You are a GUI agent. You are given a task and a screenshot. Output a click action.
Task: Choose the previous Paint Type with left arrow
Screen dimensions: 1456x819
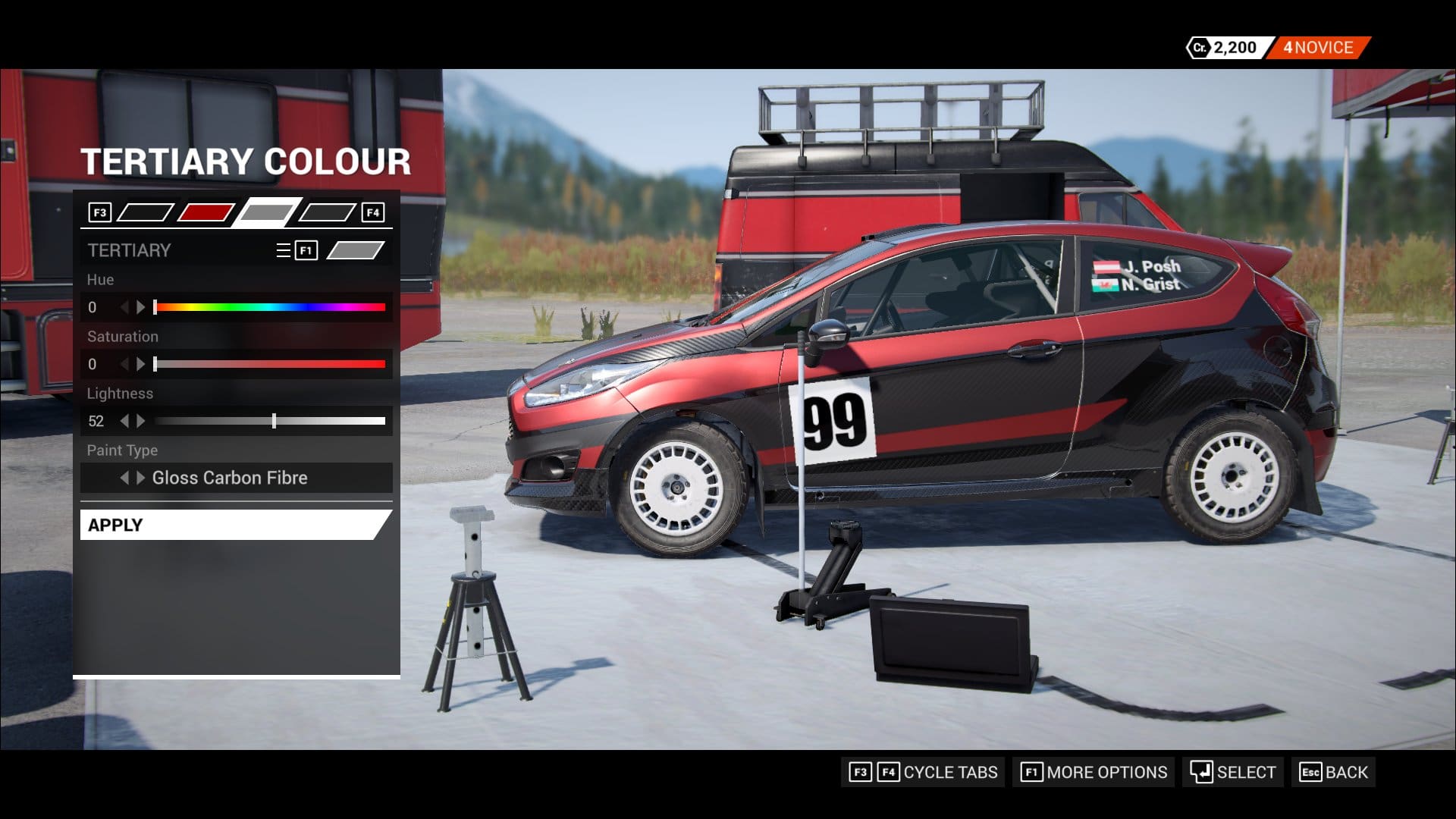pyautogui.click(x=124, y=478)
